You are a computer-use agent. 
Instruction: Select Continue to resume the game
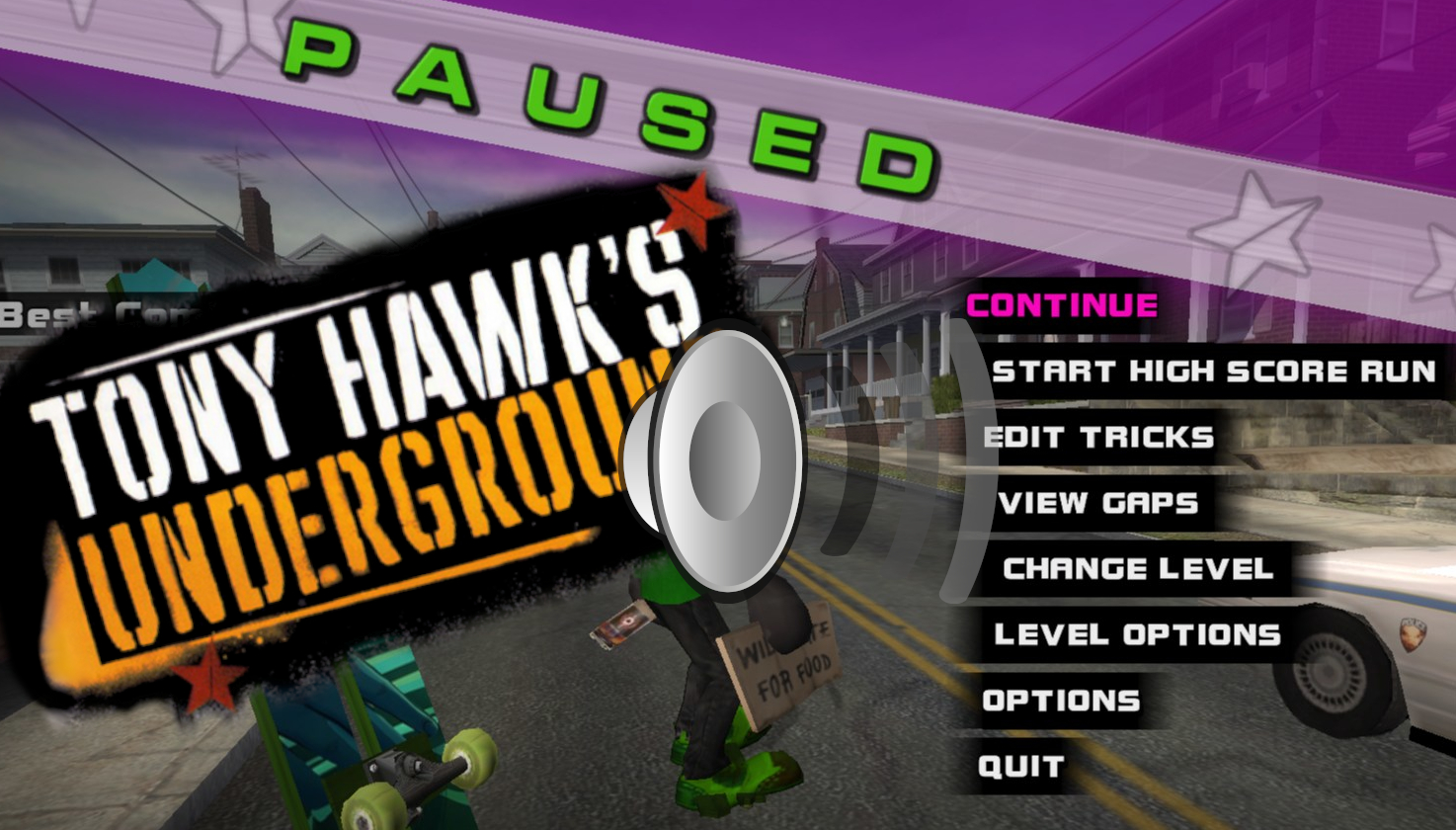(x=1060, y=305)
